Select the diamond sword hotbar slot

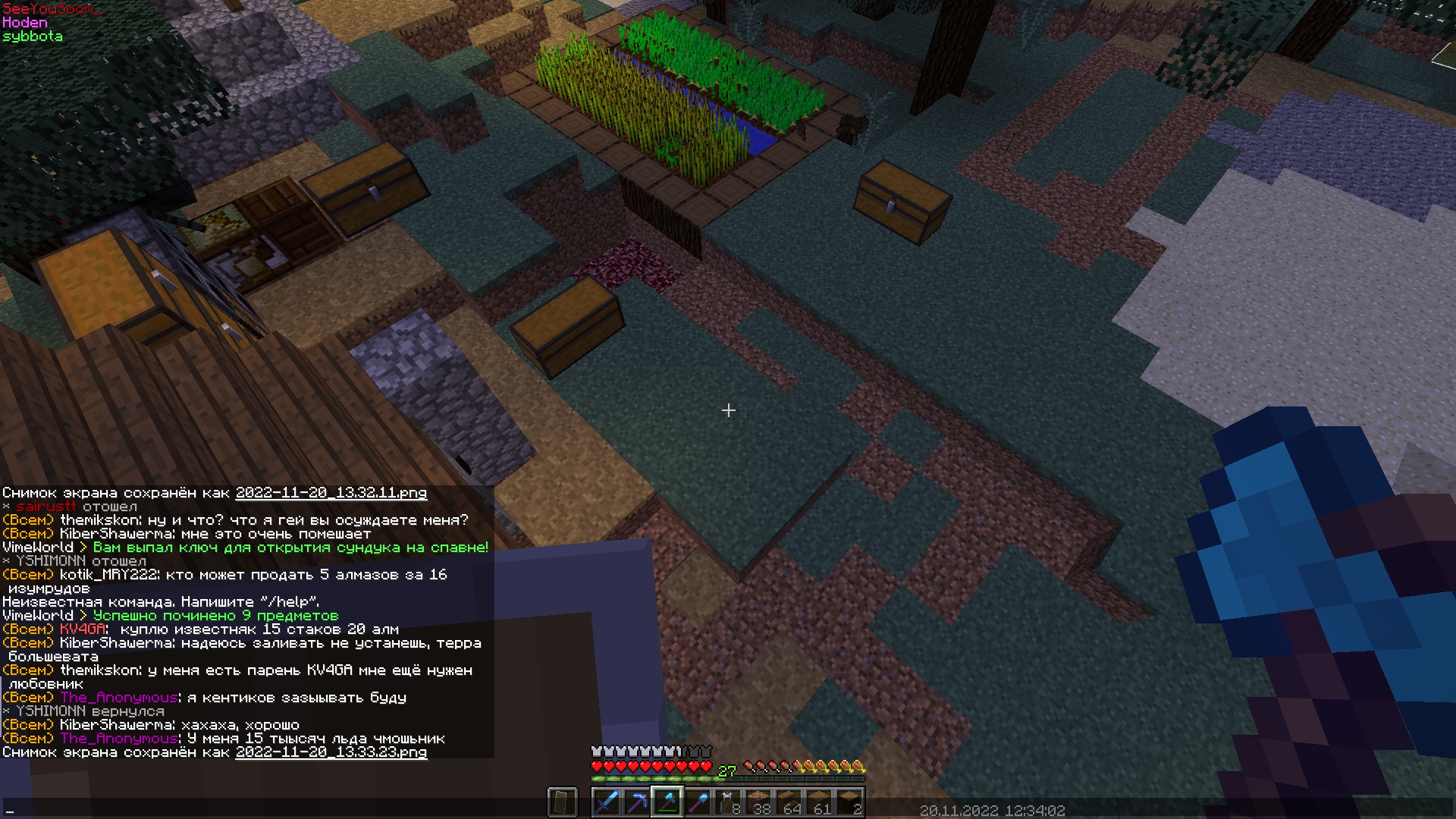pos(606,802)
